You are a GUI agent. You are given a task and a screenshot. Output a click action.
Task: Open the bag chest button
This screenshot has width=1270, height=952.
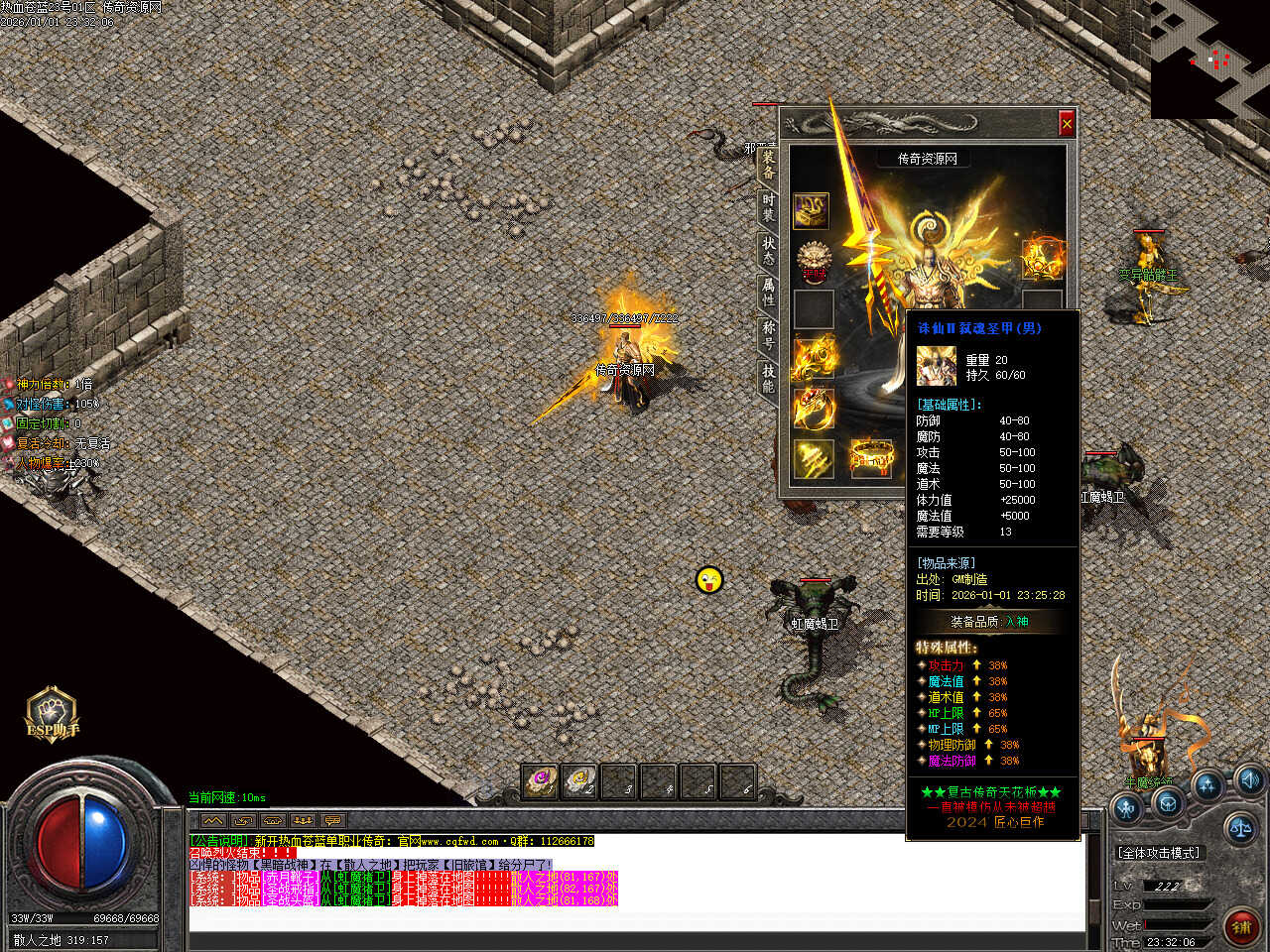(1168, 803)
